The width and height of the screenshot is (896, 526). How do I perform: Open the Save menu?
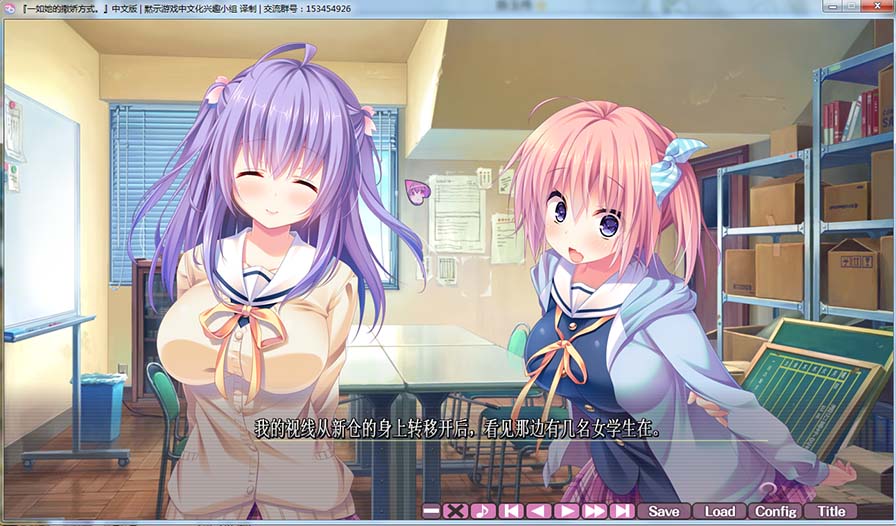(x=664, y=511)
